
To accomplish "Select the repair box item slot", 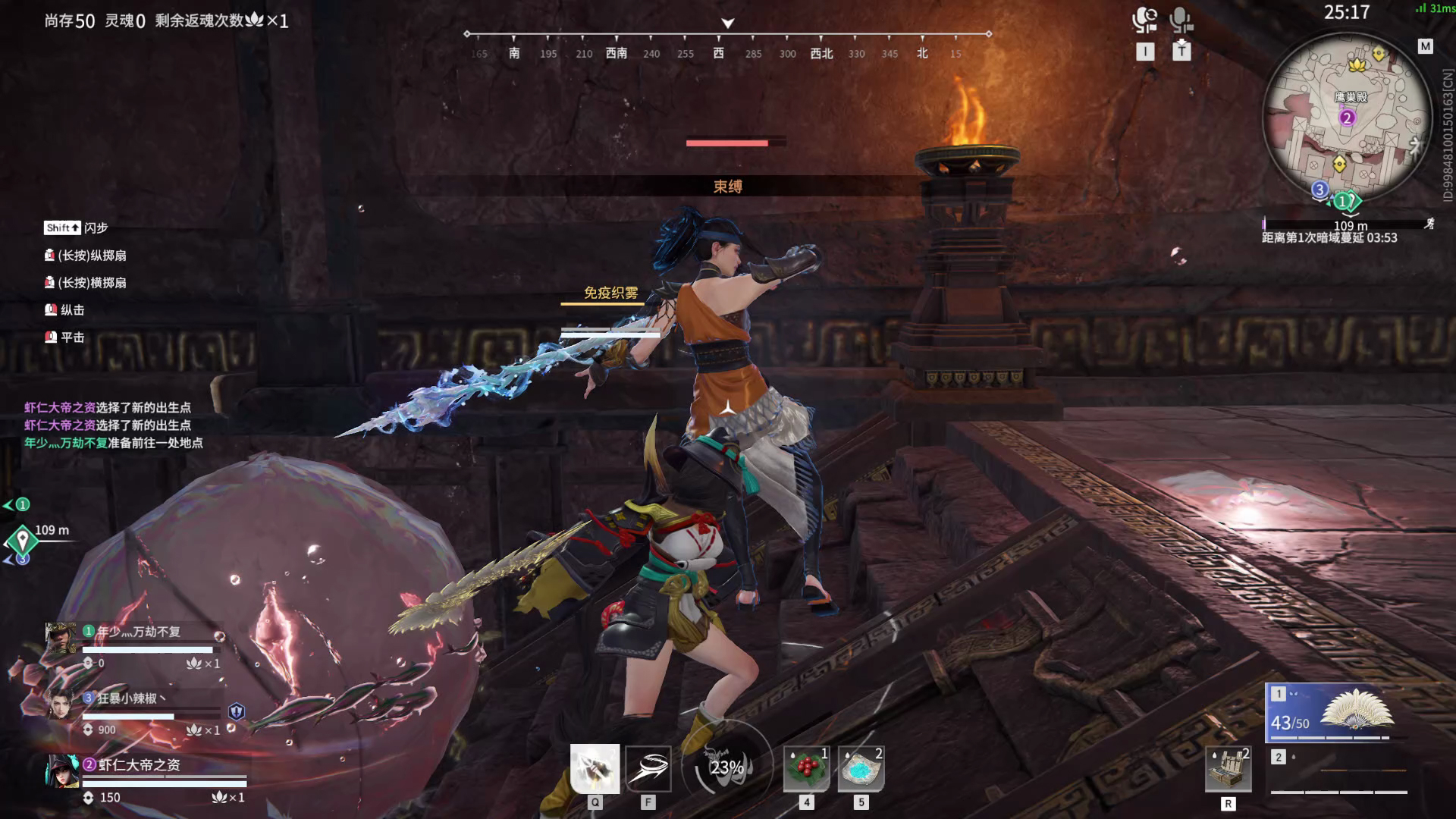I will click(x=1228, y=769).
